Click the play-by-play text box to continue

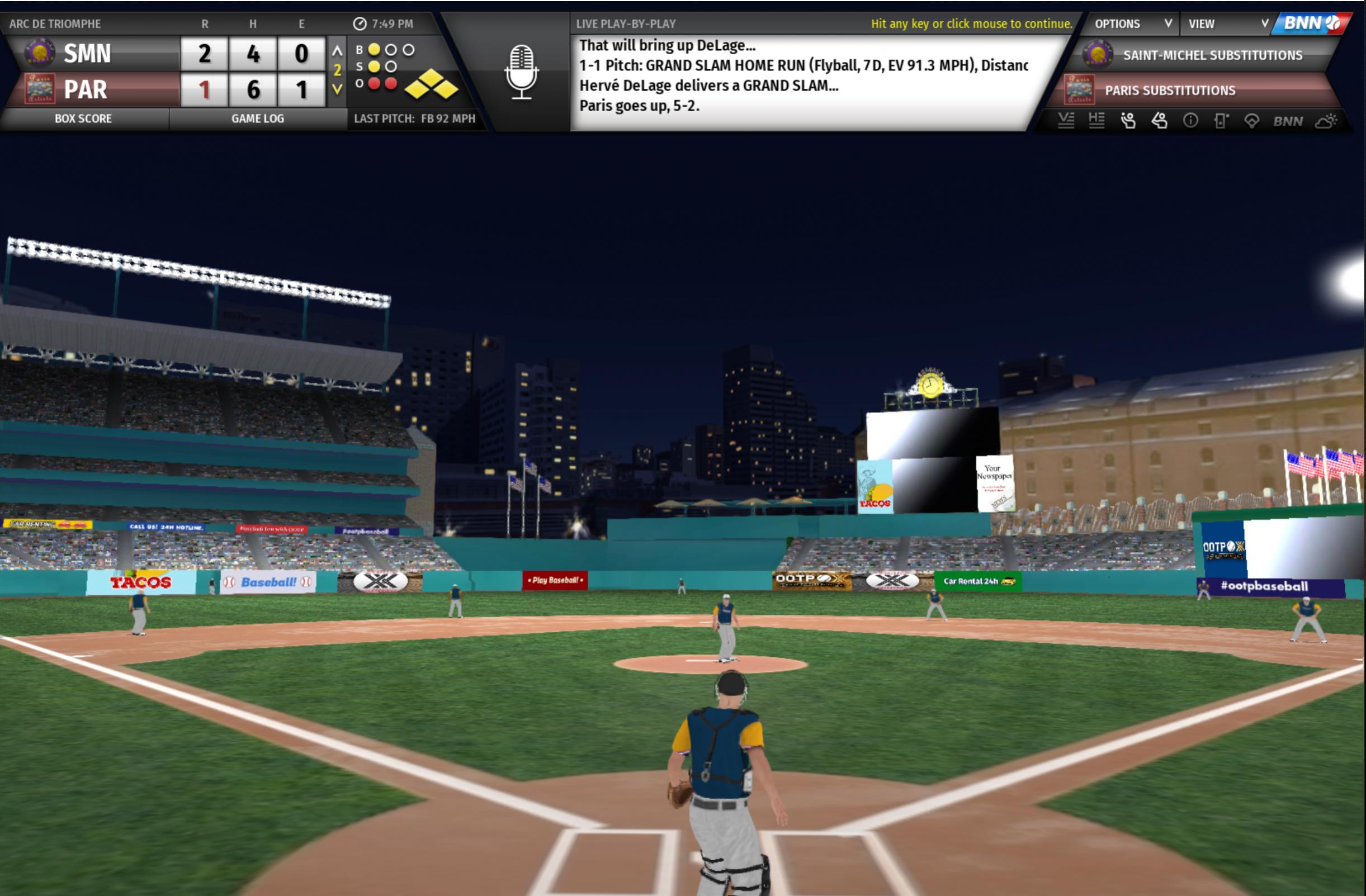[x=803, y=80]
